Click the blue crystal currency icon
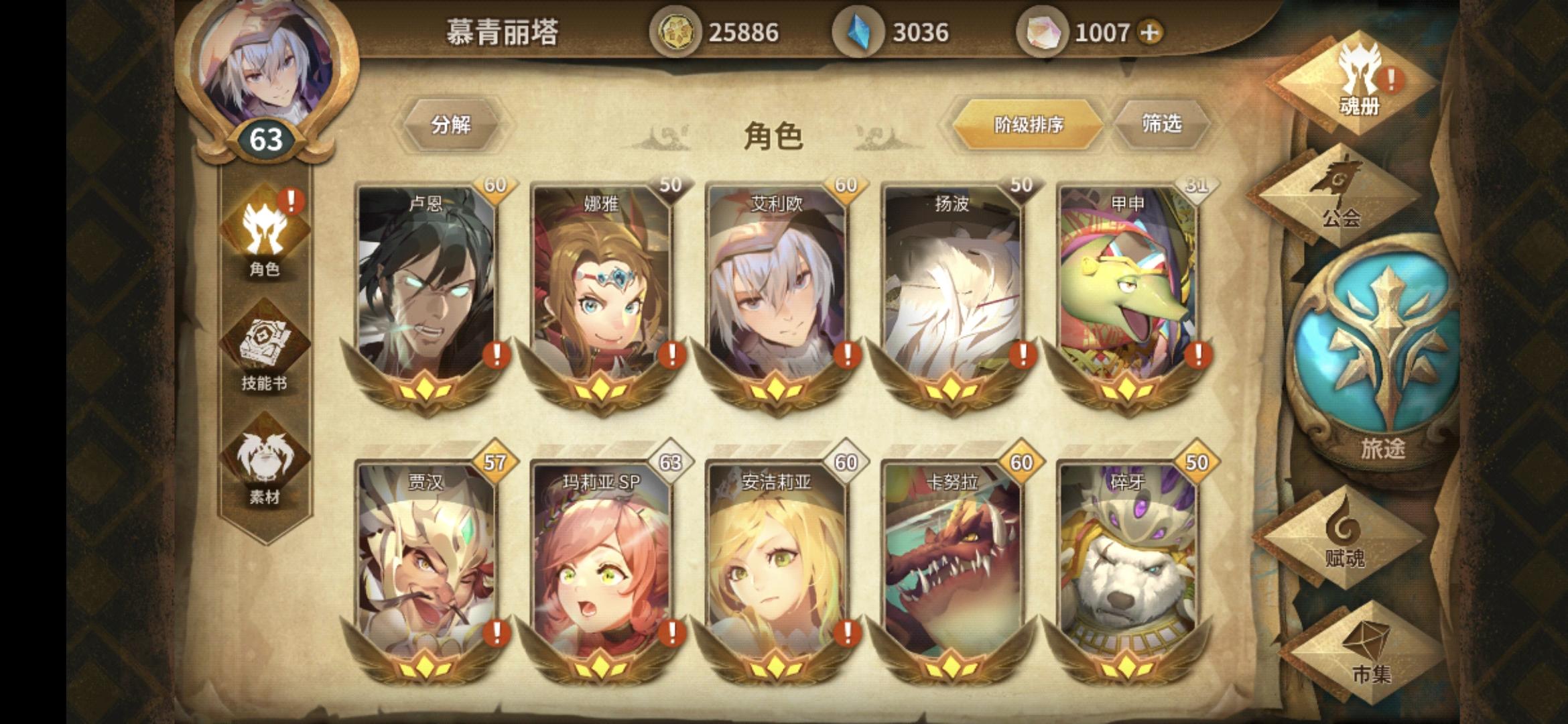The width and height of the screenshot is (1568, 724). pos(861,30)
